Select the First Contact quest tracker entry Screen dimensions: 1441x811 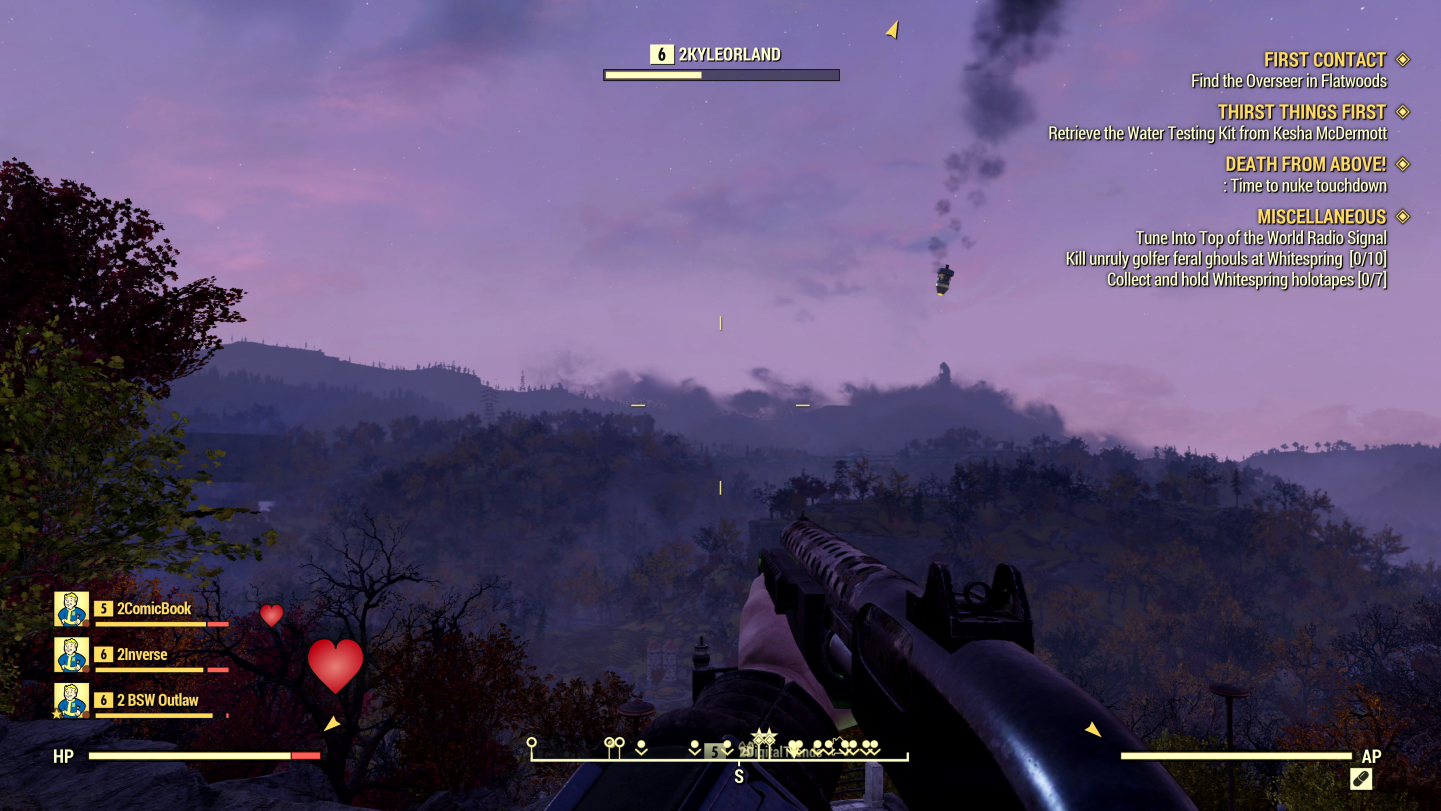(x=1324, y=60)
